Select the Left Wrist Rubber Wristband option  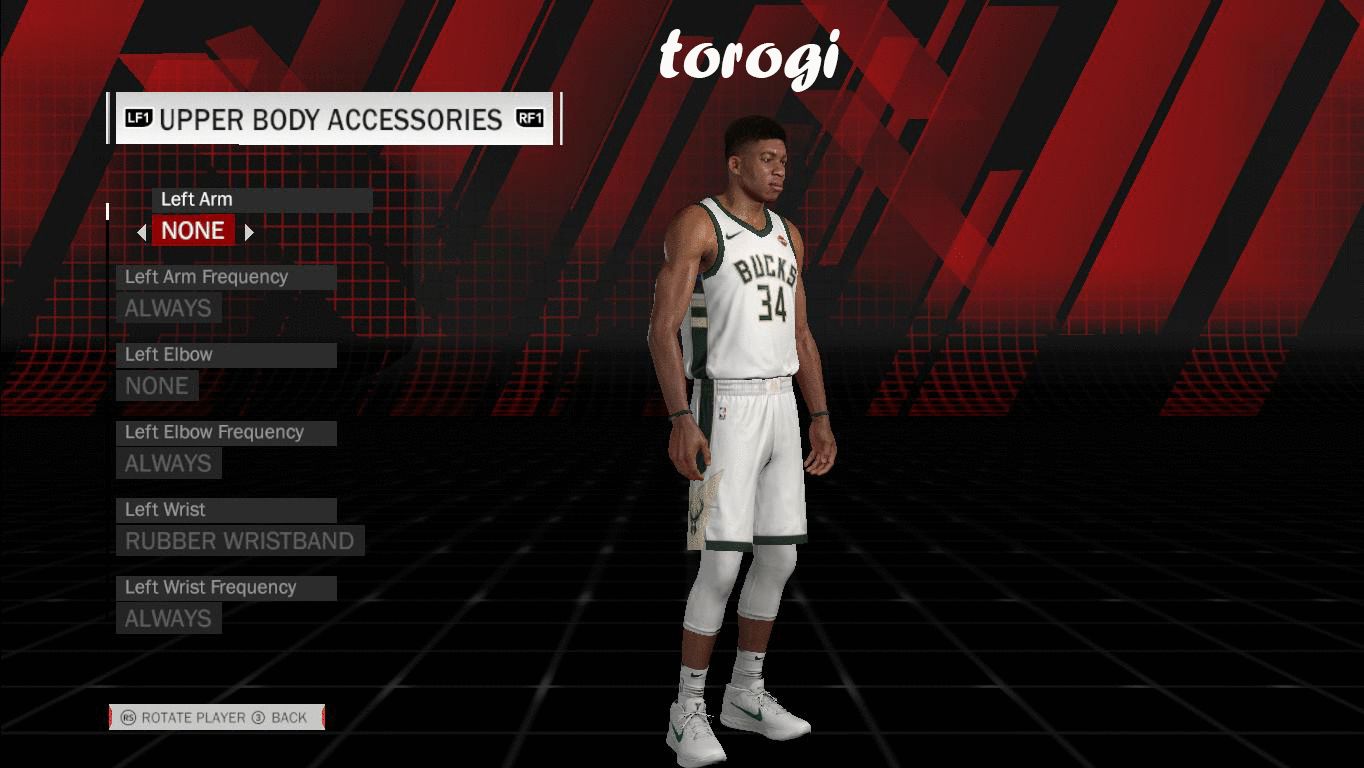click(239, 541)
